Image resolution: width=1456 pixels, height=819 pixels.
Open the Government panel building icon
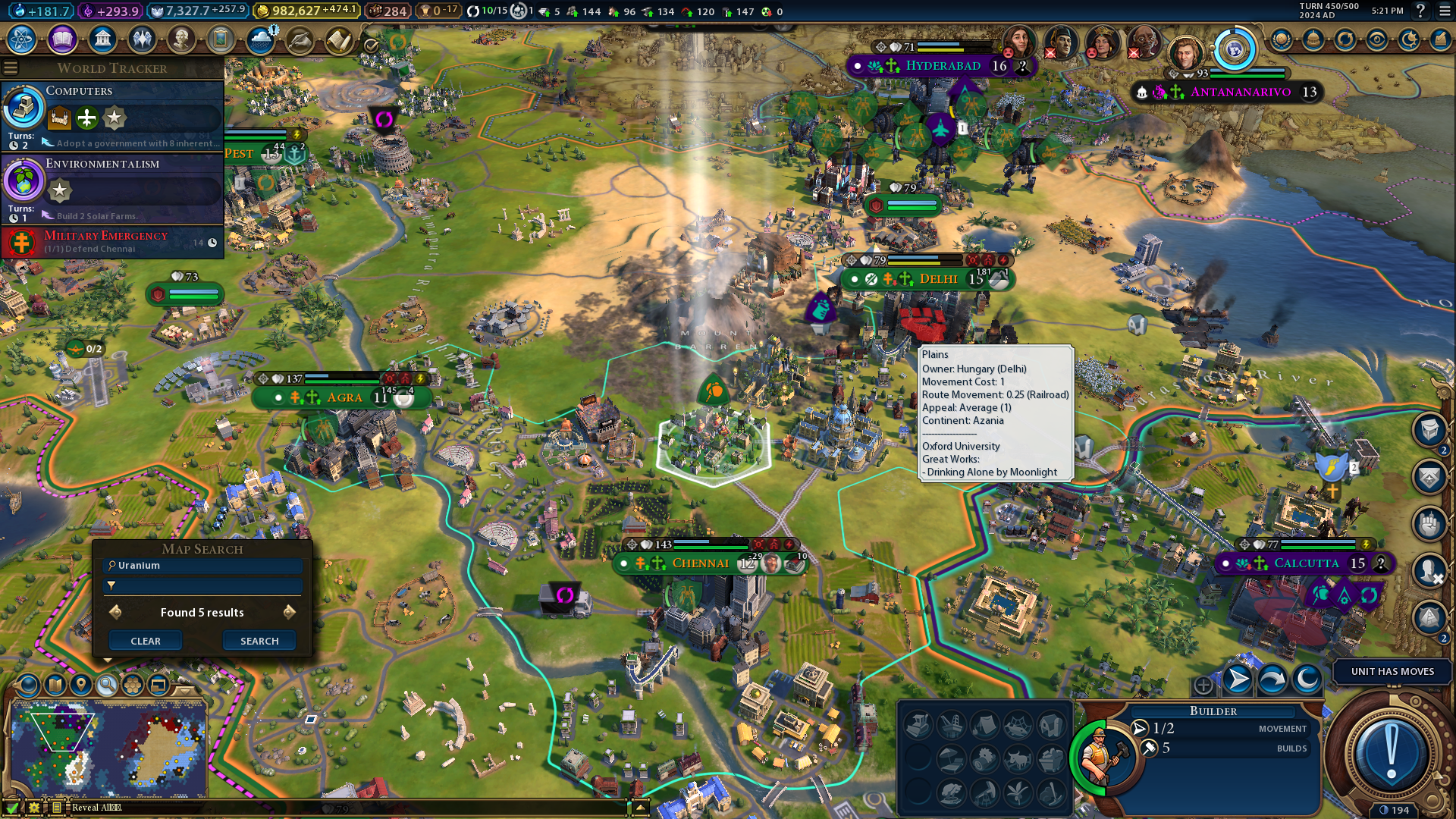[x=102, y=39]
